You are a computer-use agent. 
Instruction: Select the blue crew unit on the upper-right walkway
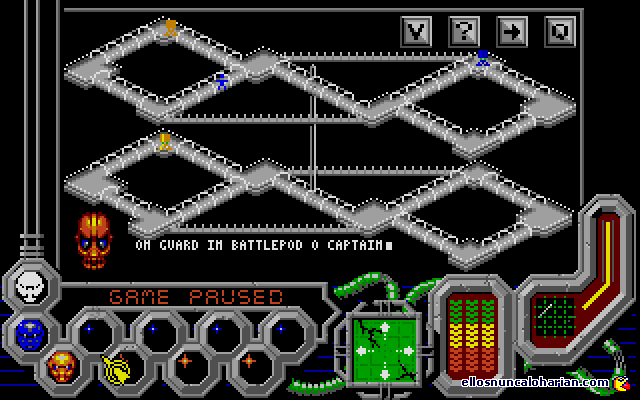pos(483,60)
